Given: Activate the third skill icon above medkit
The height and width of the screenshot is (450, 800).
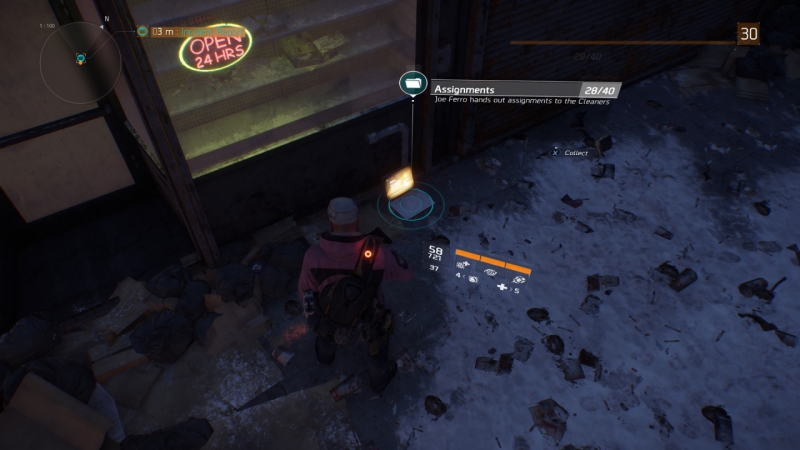Looking at the screenshot, I should (519, 280).
